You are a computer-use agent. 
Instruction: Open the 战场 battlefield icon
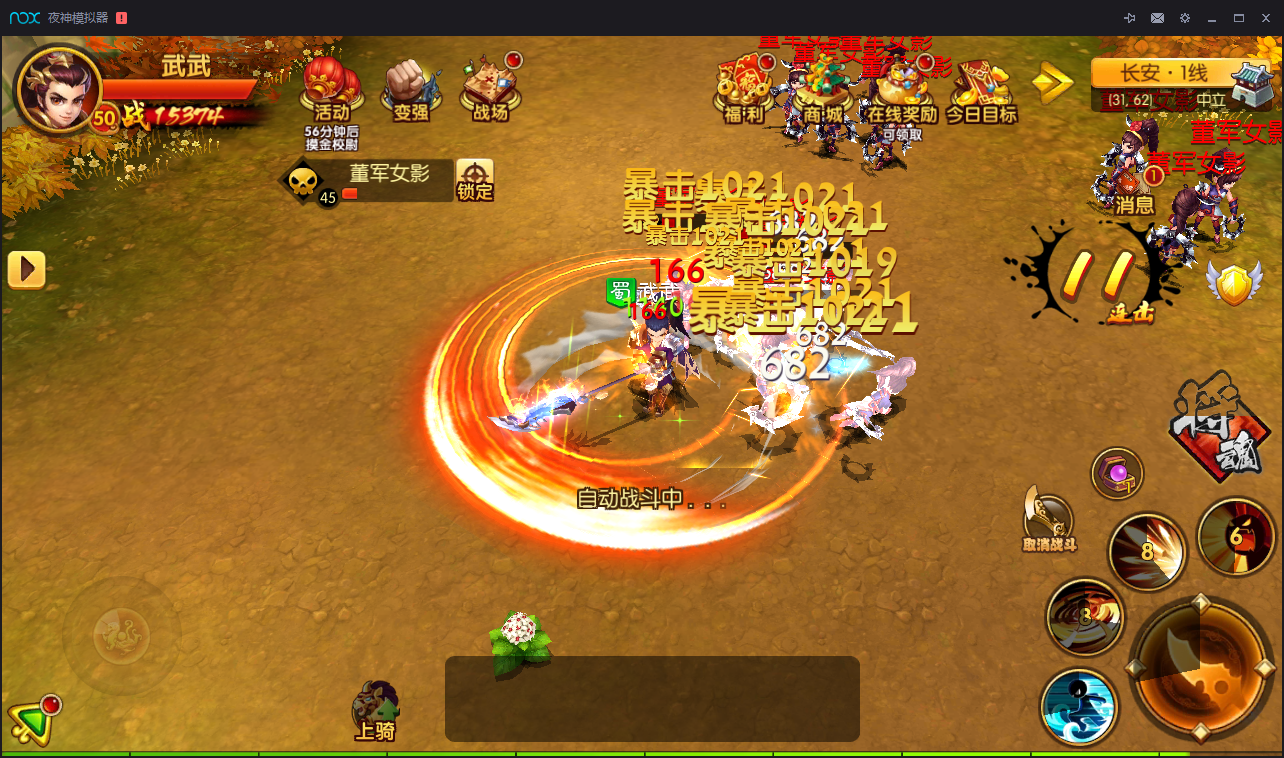click(x=490, y=87)
